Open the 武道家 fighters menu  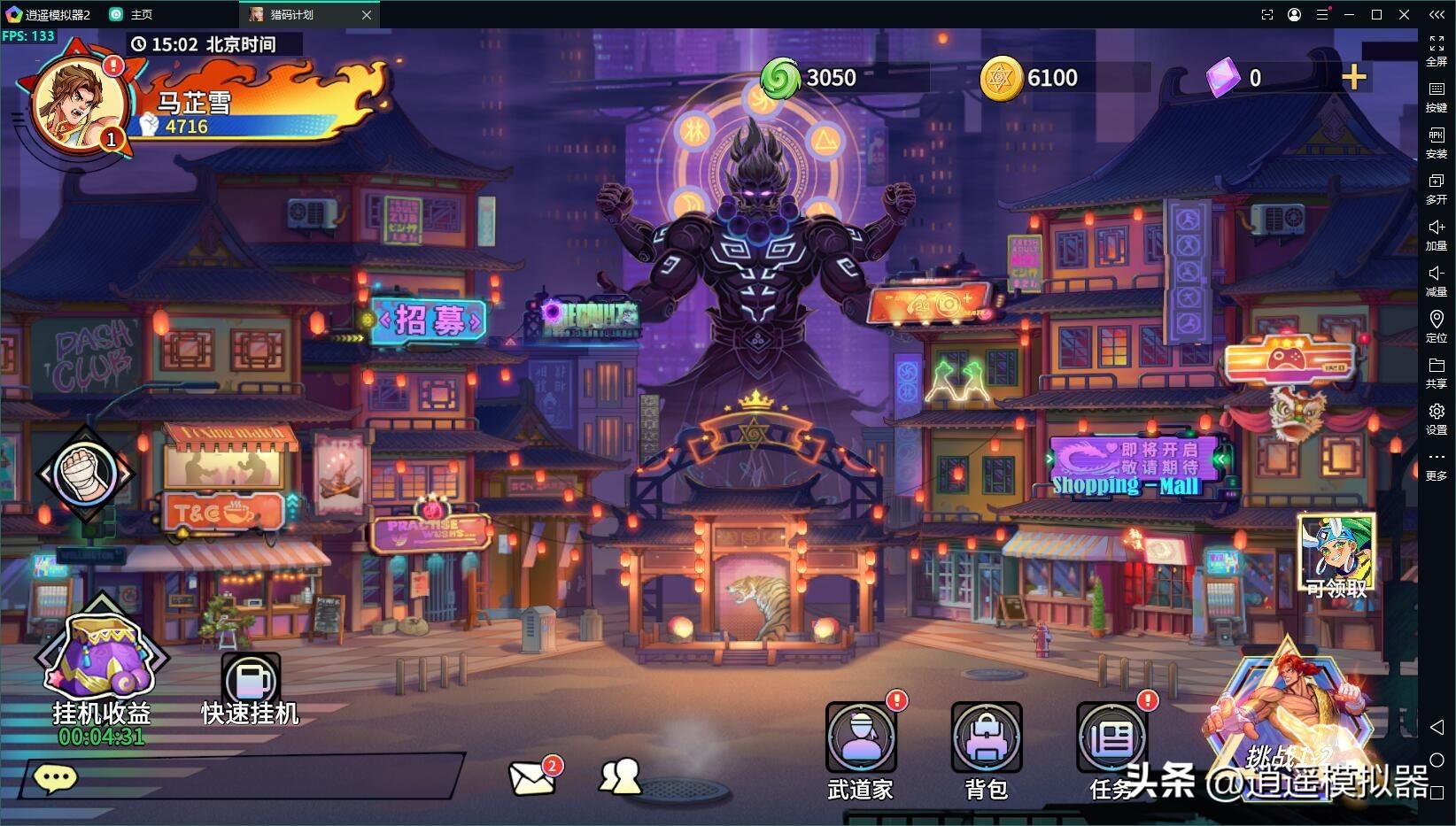pyautogui.click(x=860, y=739)
